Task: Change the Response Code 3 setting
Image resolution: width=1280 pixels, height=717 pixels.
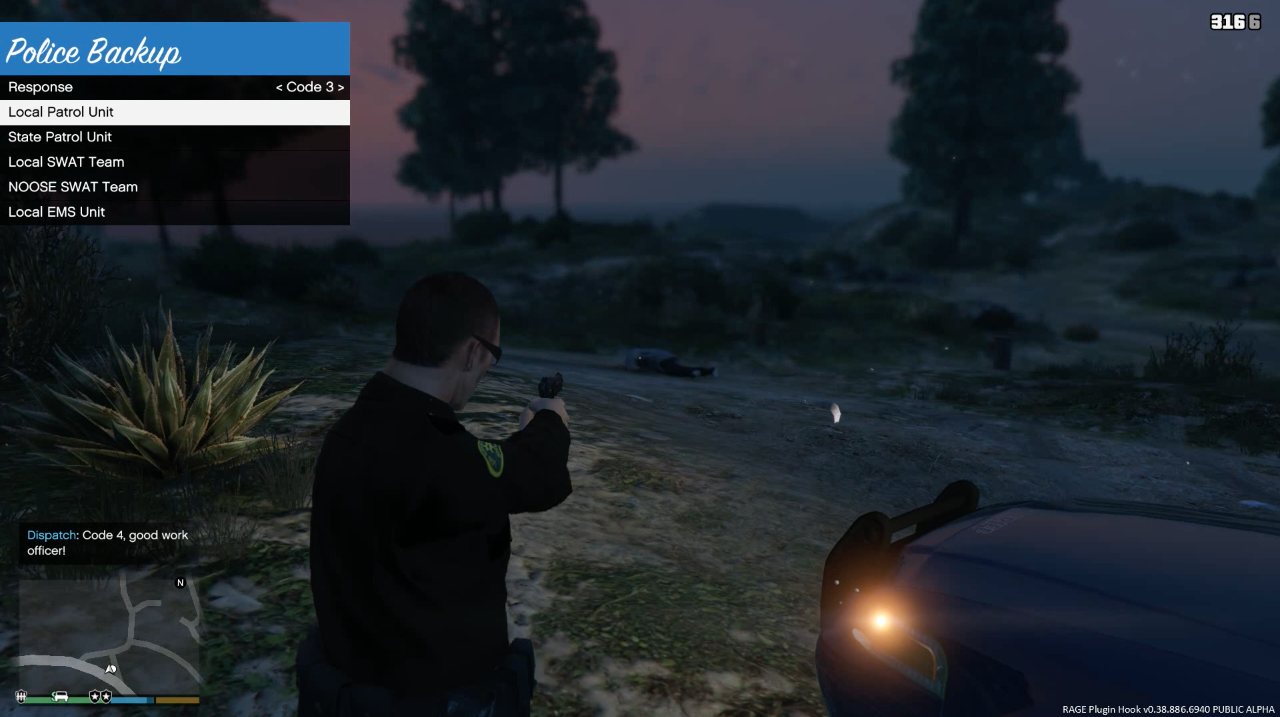Action: click(310, 87)
